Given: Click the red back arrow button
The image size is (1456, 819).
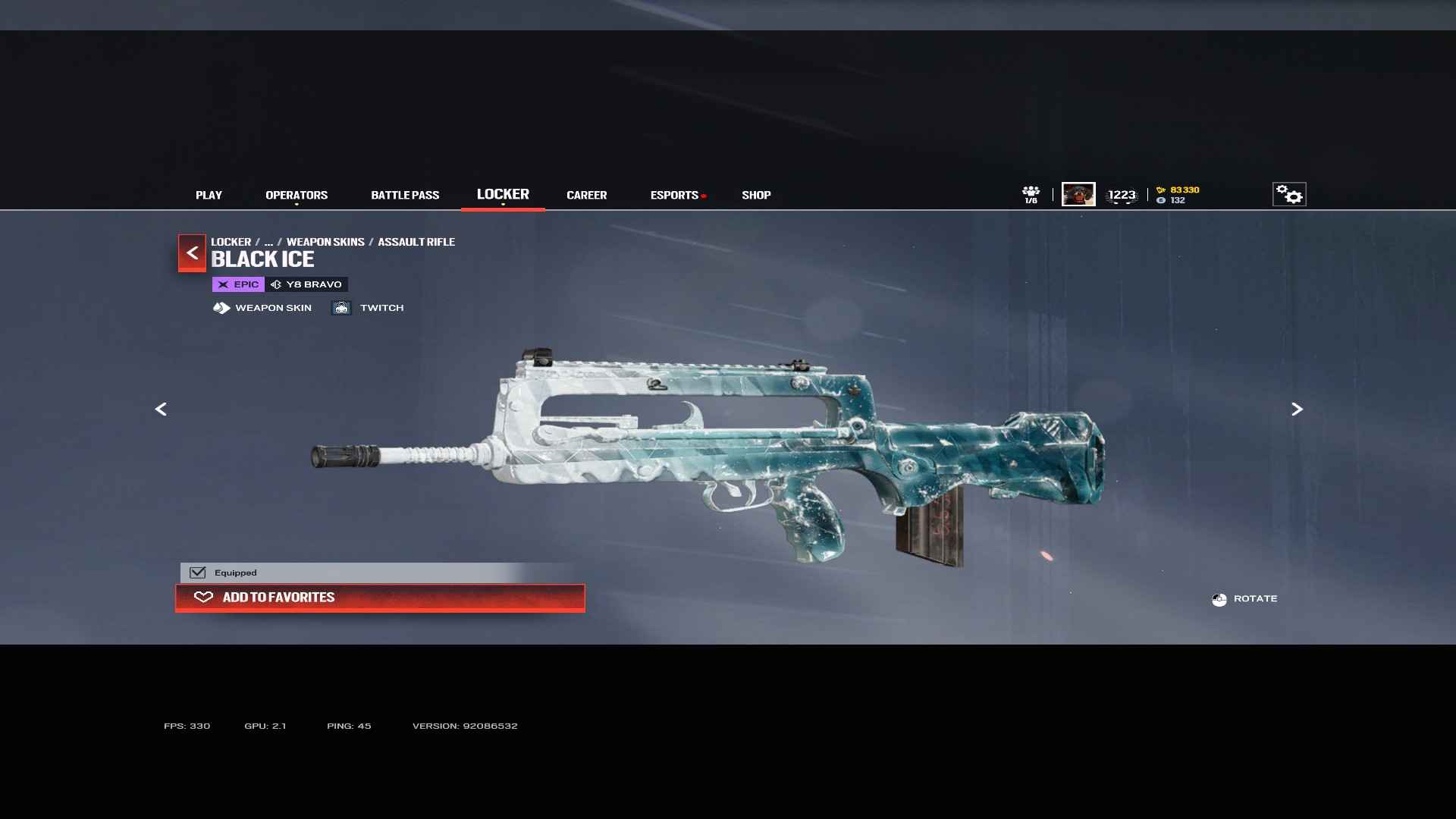Looking at the screenshot, I should (192, 253).
